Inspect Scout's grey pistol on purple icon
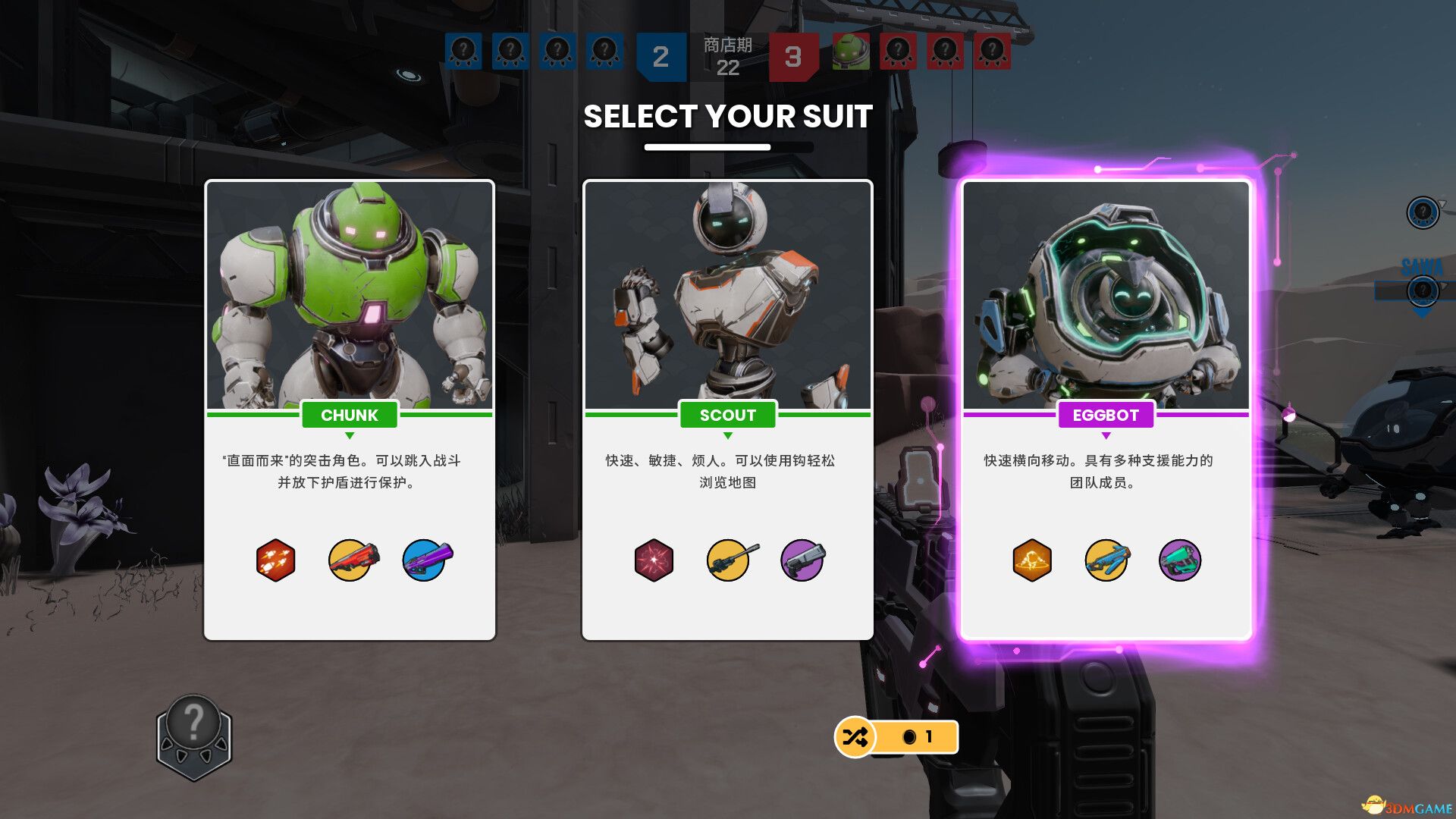 click(x=802, y=560)
